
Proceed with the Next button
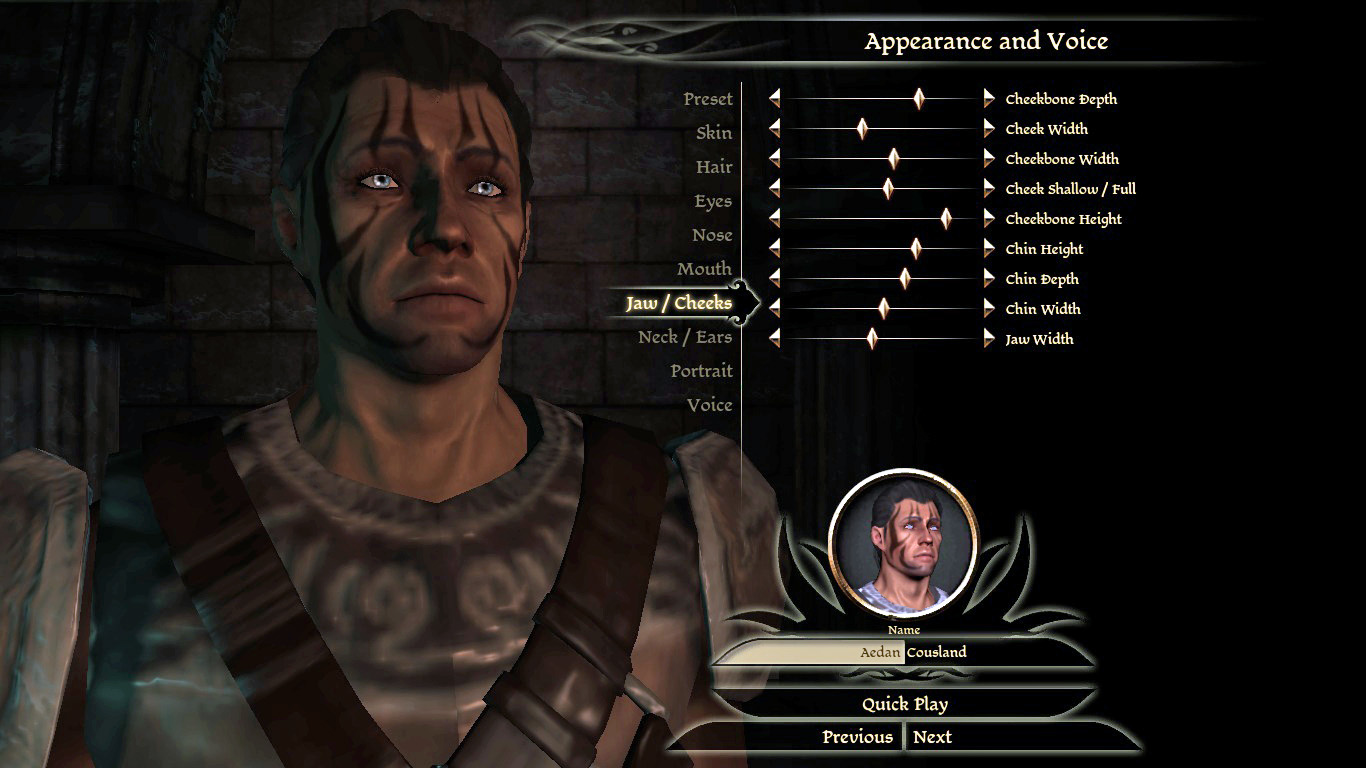pyautogui.click(x=932, y=737)
